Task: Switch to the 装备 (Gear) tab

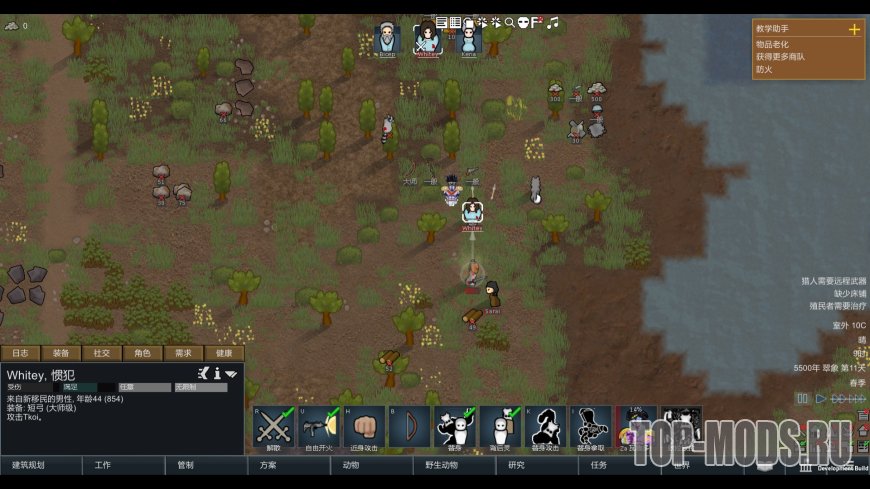Action: point(61,353)
